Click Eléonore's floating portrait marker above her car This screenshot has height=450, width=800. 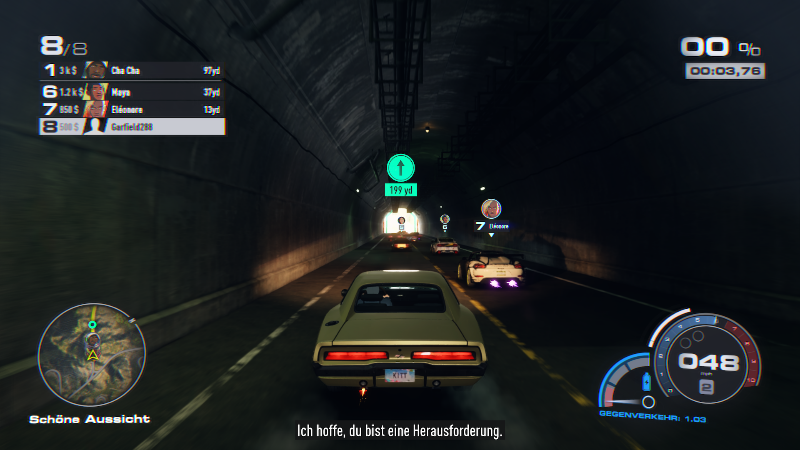point(491,209)
